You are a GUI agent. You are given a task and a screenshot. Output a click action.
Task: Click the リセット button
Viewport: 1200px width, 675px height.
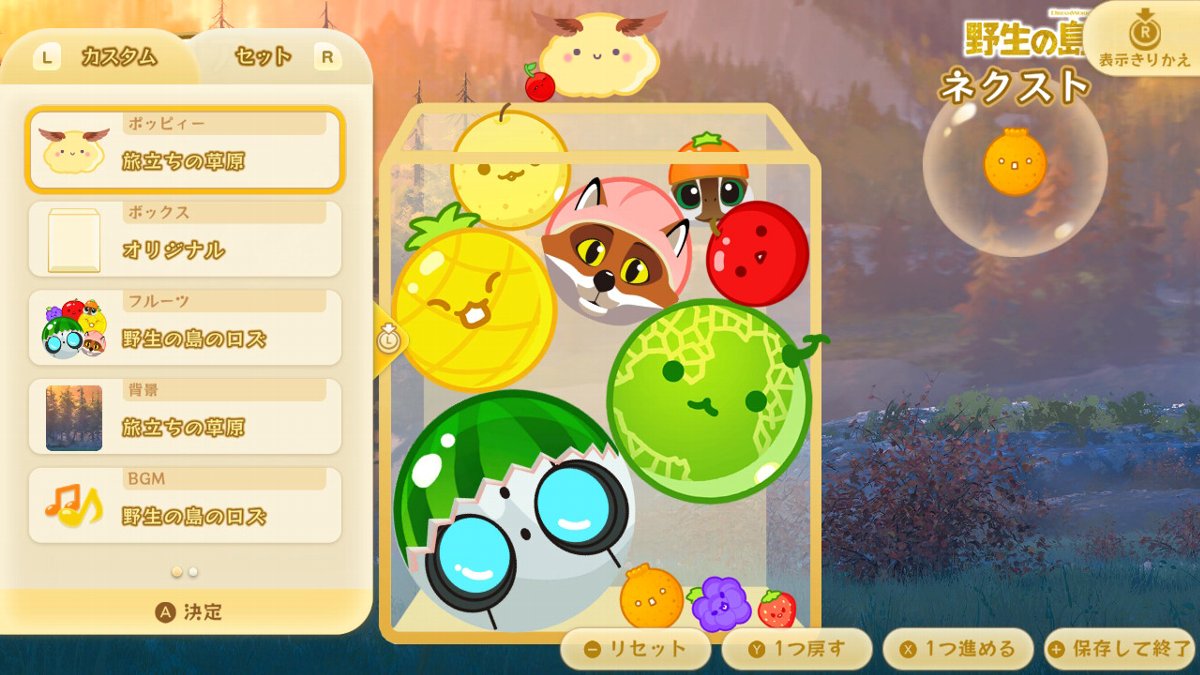click(x=635, y=649)
